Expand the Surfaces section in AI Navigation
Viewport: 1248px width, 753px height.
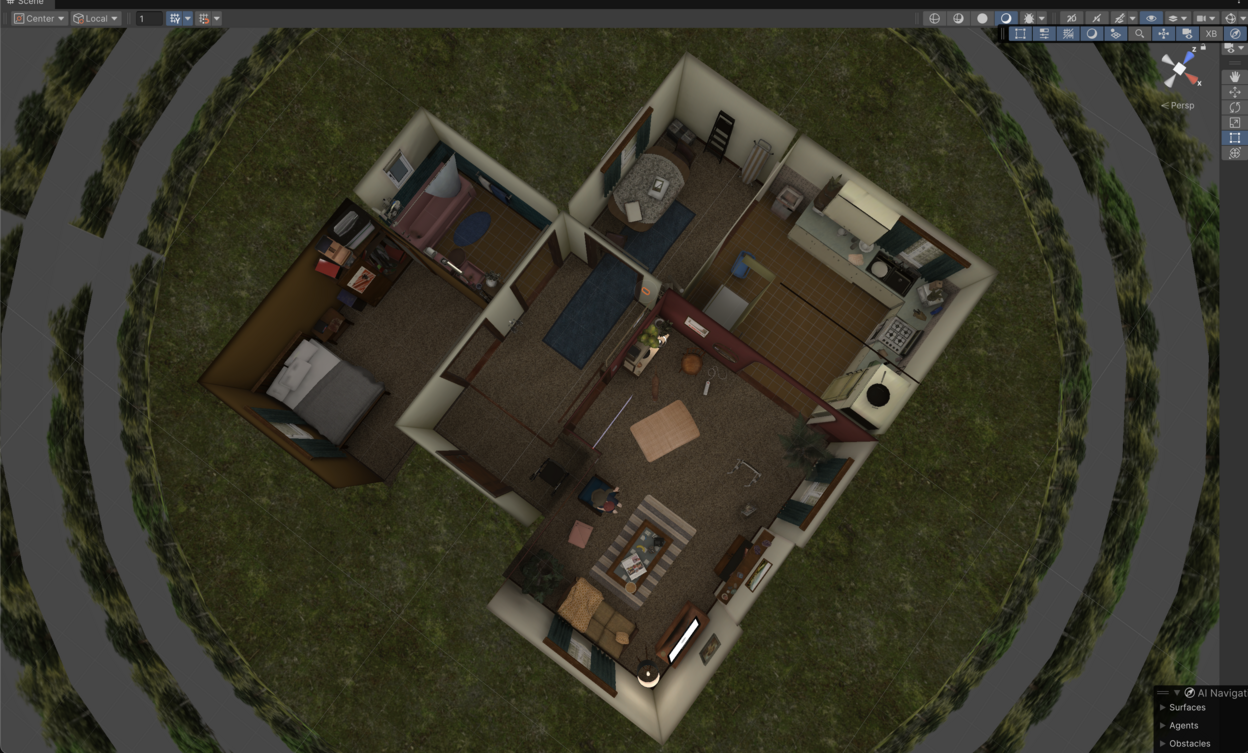pyautogui.click(x=1187, y=707)
